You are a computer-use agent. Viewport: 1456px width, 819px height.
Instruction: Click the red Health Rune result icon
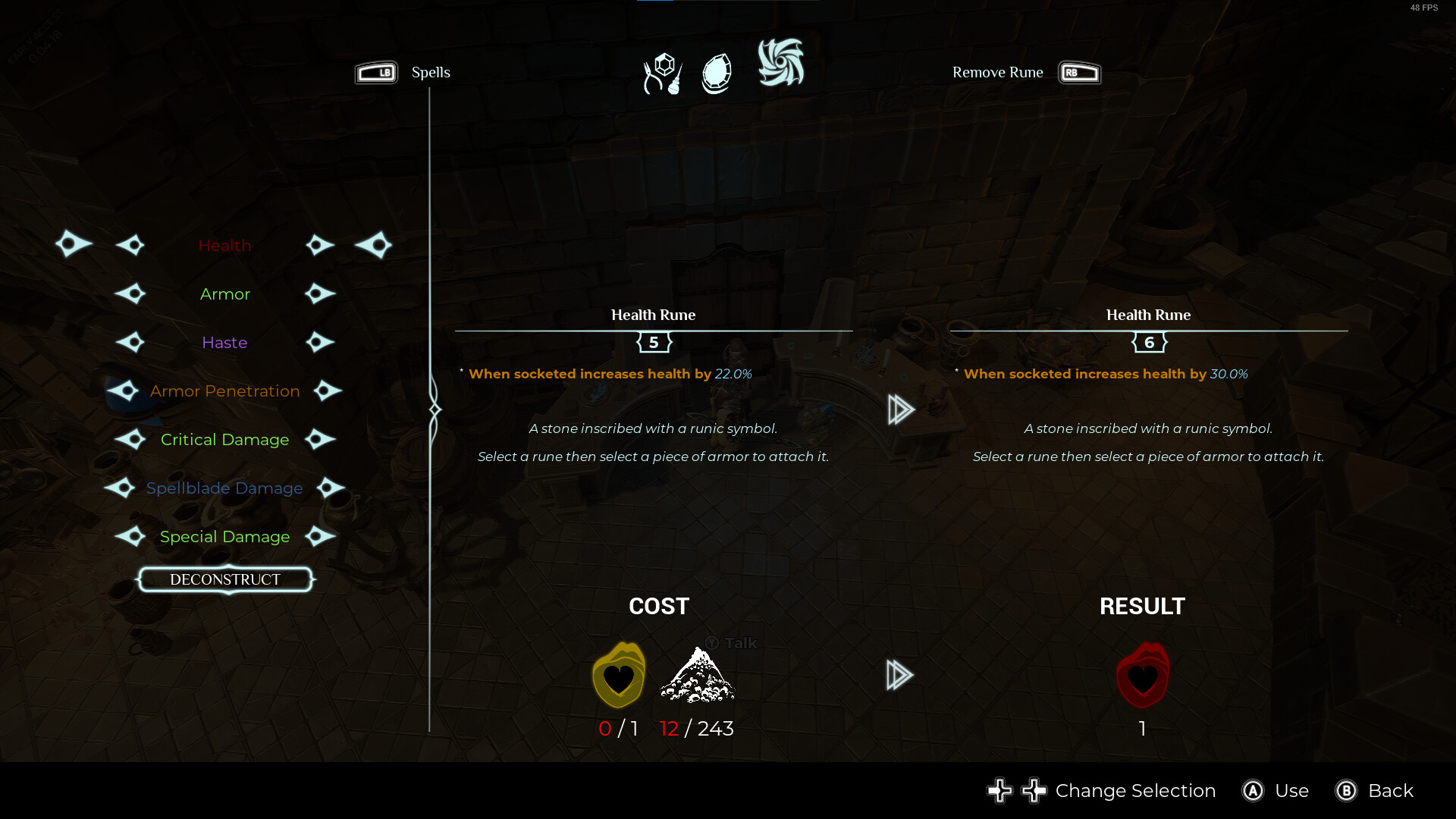coord(1142,675)
